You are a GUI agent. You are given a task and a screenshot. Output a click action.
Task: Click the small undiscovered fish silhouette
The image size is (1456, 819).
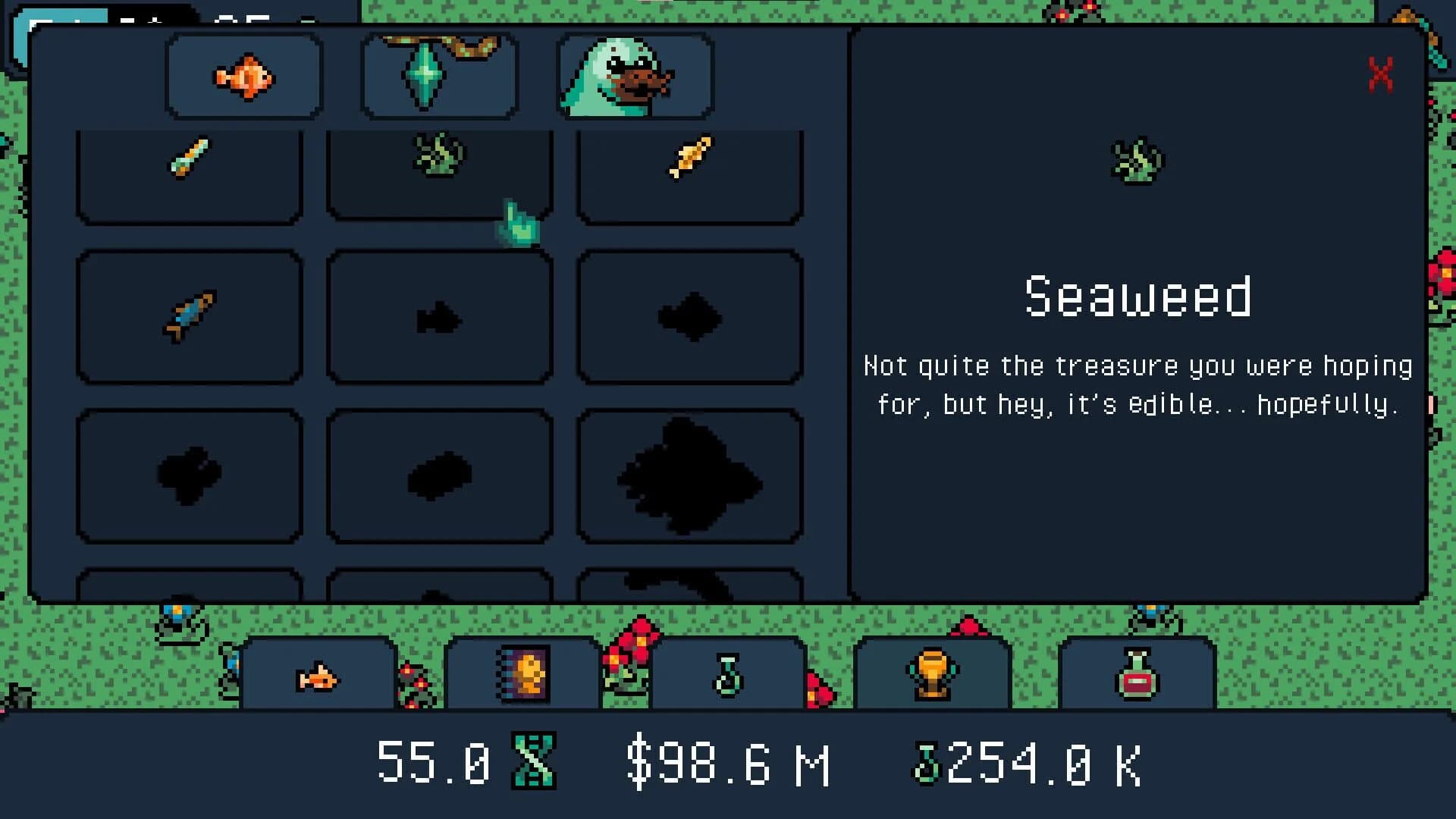pyautogui.click(x=440, y=318)
